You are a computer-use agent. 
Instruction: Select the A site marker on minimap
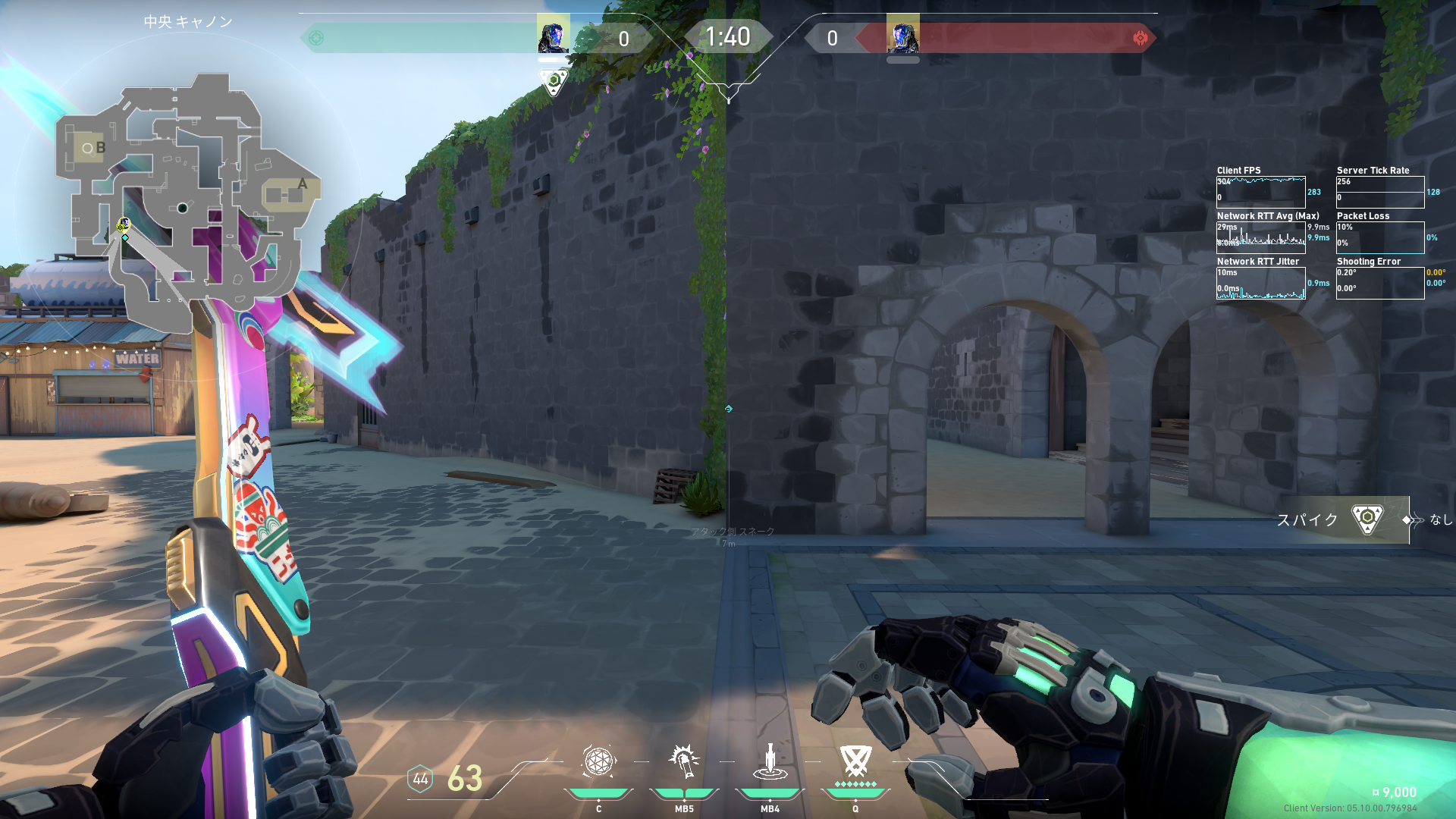[303, 184]
